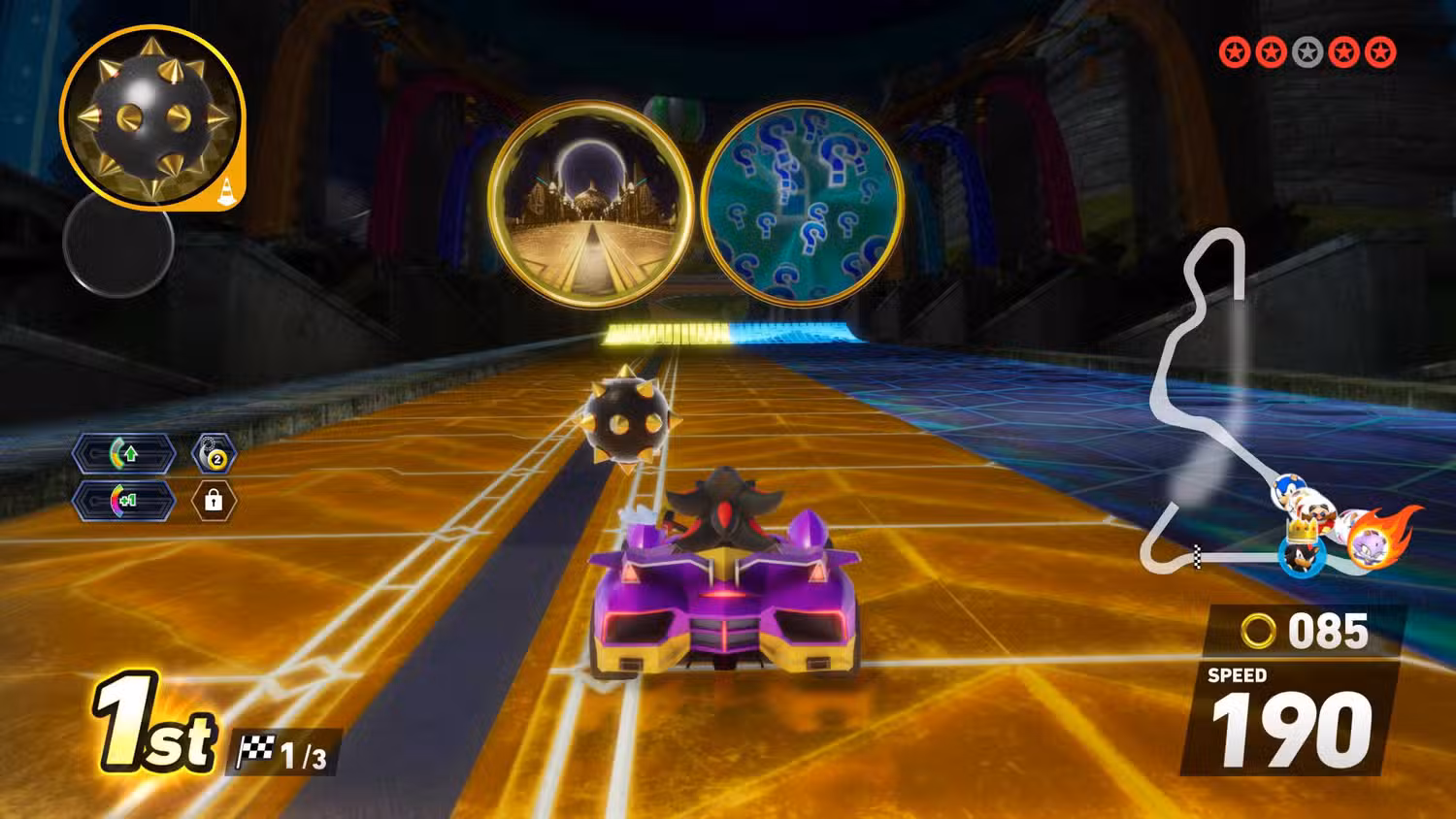Select the rainbow gauge +1 gadget
This screenshot has height=819, width=1456.
(125, 501)
